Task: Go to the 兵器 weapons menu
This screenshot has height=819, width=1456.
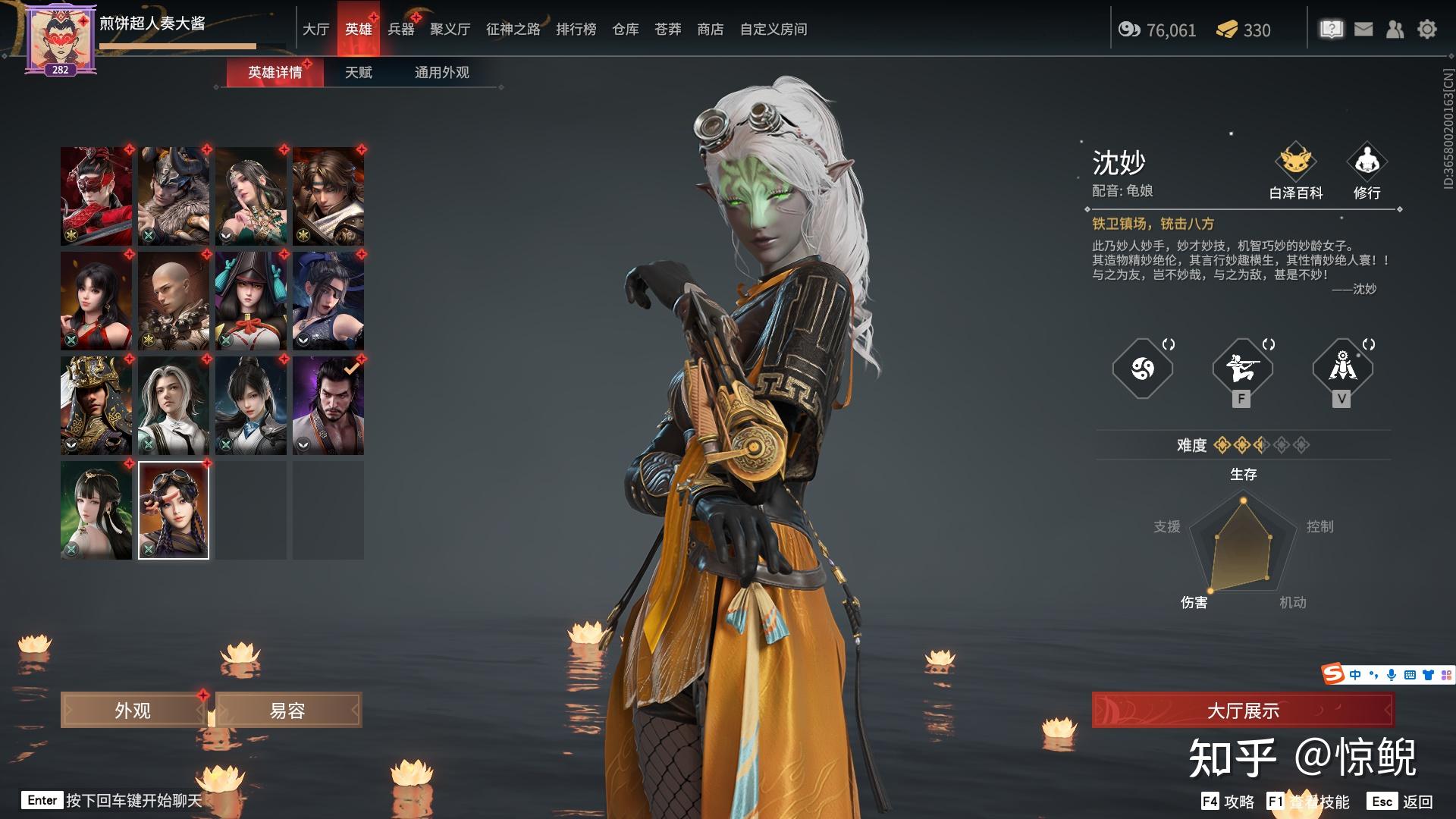Action: tap(401, 30)
